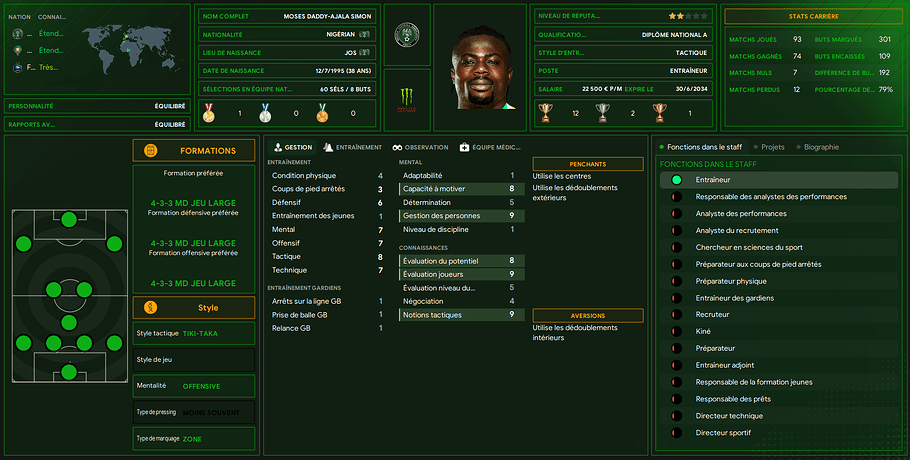Viewport: 910px width, 460px height.
Task: Open the Biographie tab
Action: click(x=817, y=147)
